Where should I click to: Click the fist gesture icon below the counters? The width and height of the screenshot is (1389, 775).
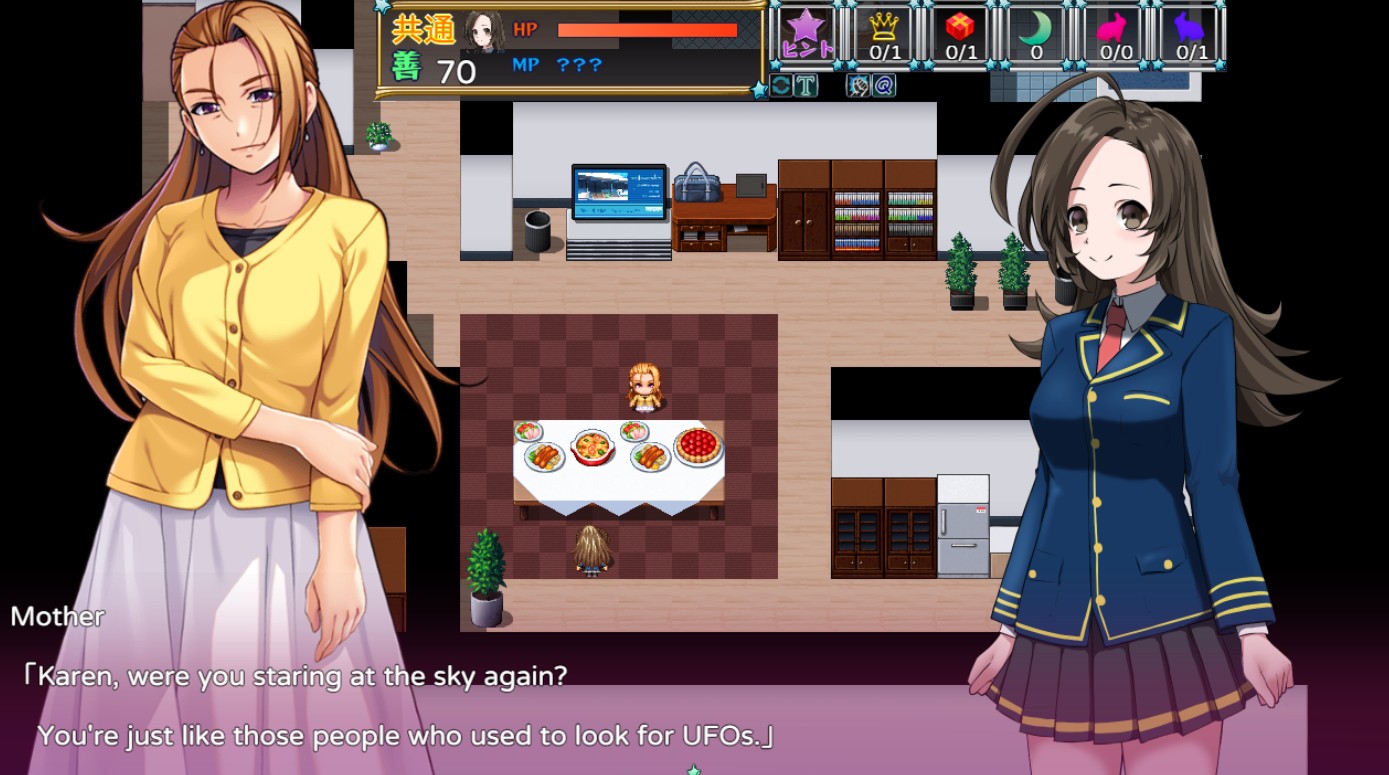point(858,85)
